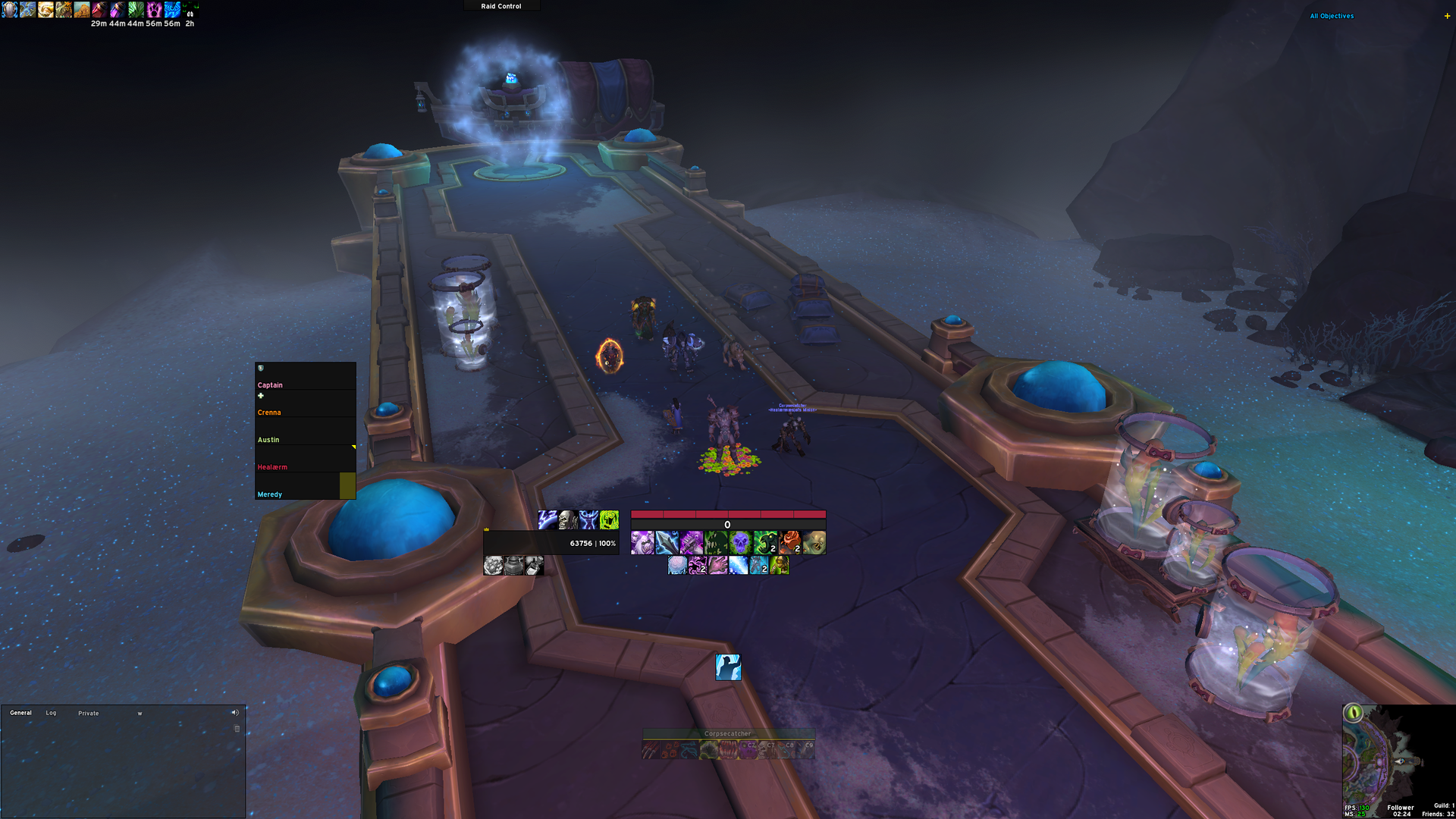Click the red rose icon showing stack count 2

click(789, 541)
